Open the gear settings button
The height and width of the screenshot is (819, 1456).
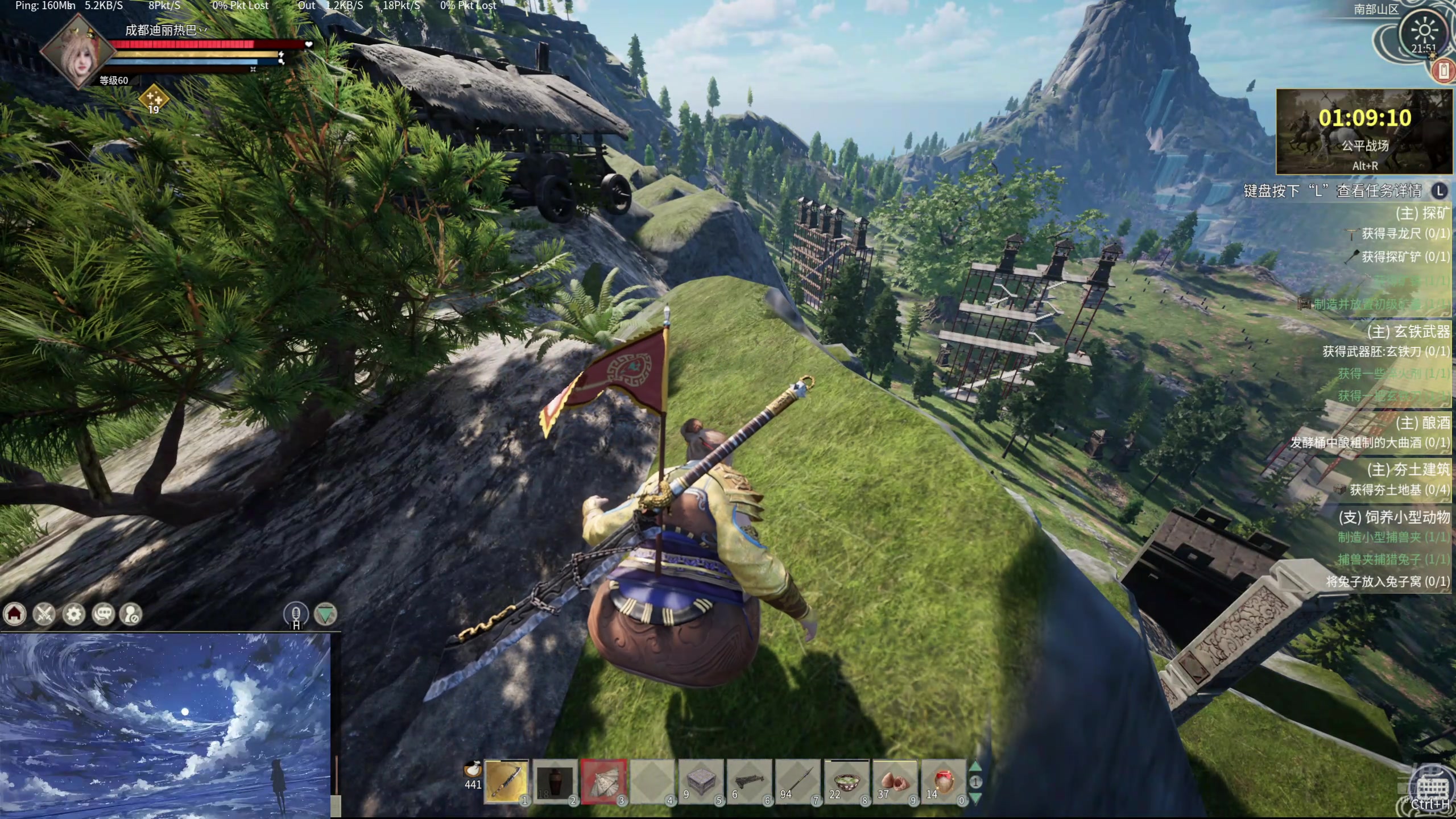(x=74, y=614)
